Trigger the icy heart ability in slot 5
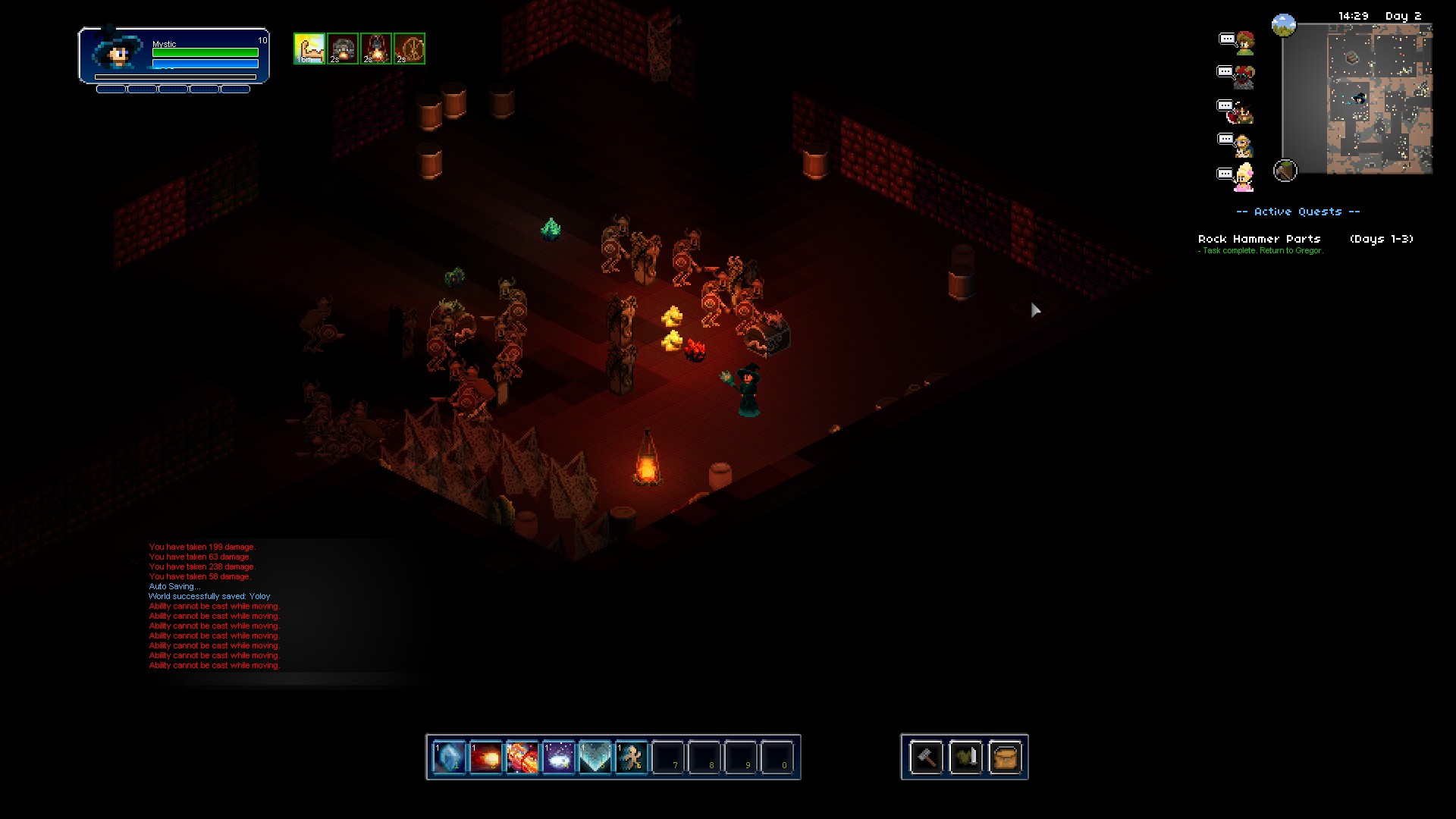Image resolution: width=1456 pixels, height=819 pixels. 595,757
